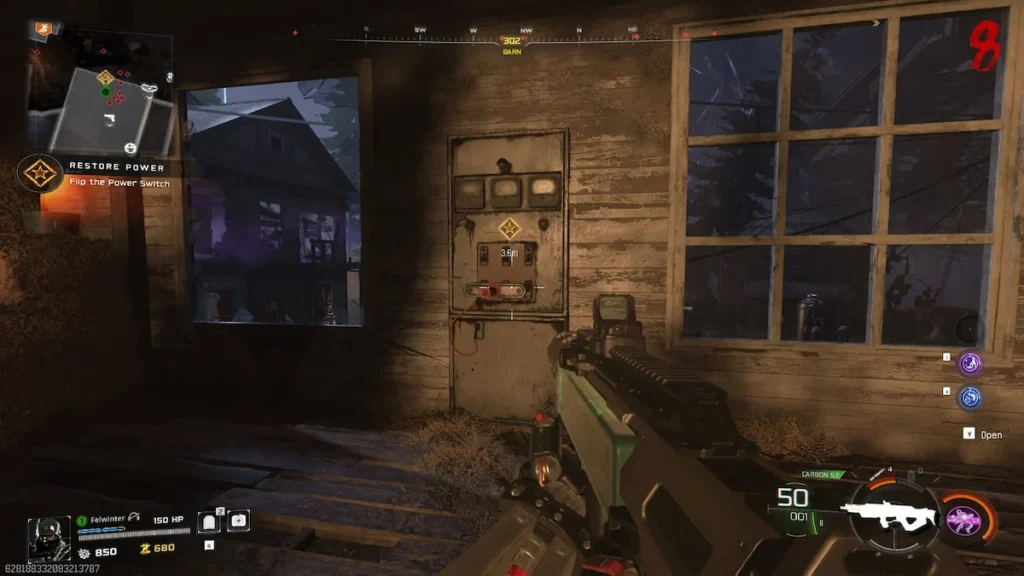Click the Felwinter operator portrait

(47, 535)
